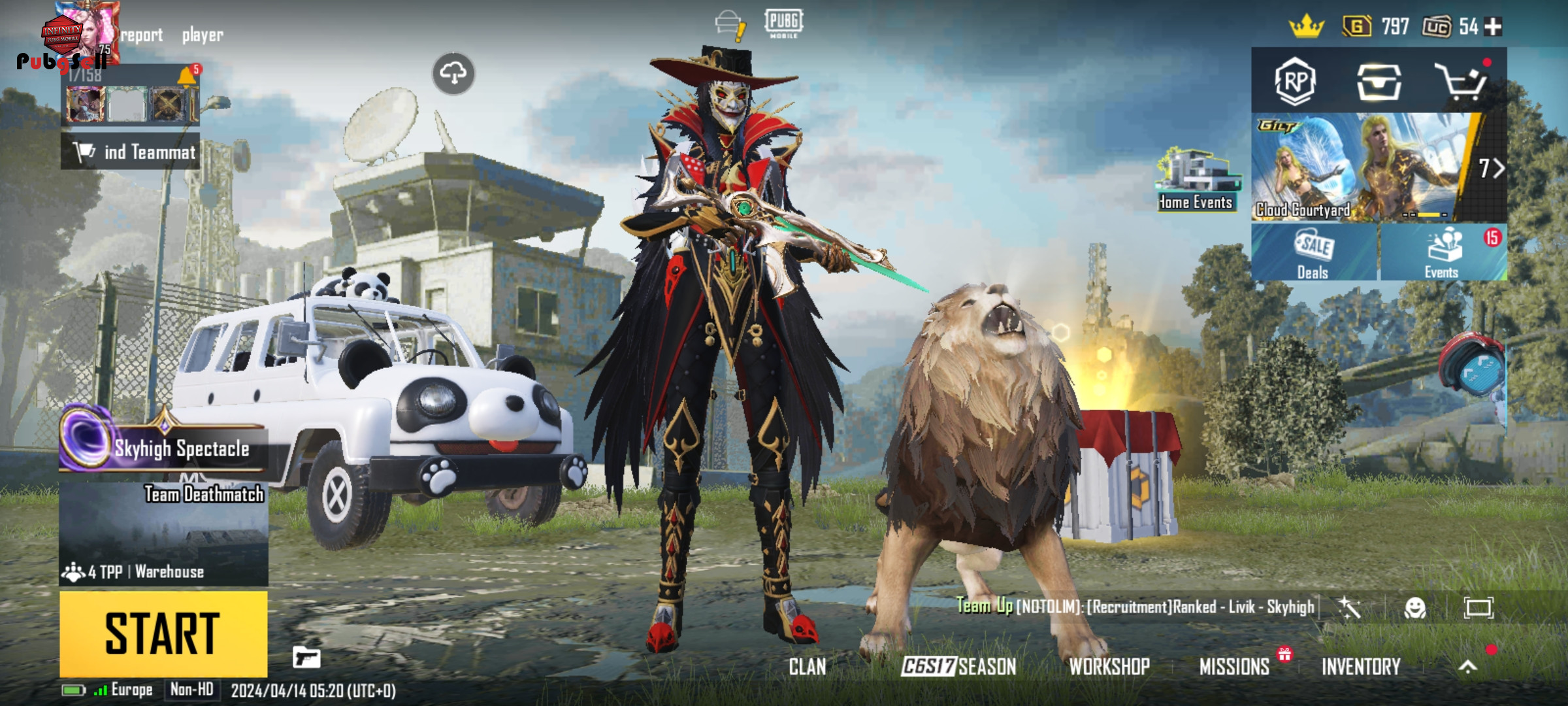Viewport: 1568px width, 706px height.
Task: Open the Royale Pass (RP) screen
Action: [x=1295, y=82]
